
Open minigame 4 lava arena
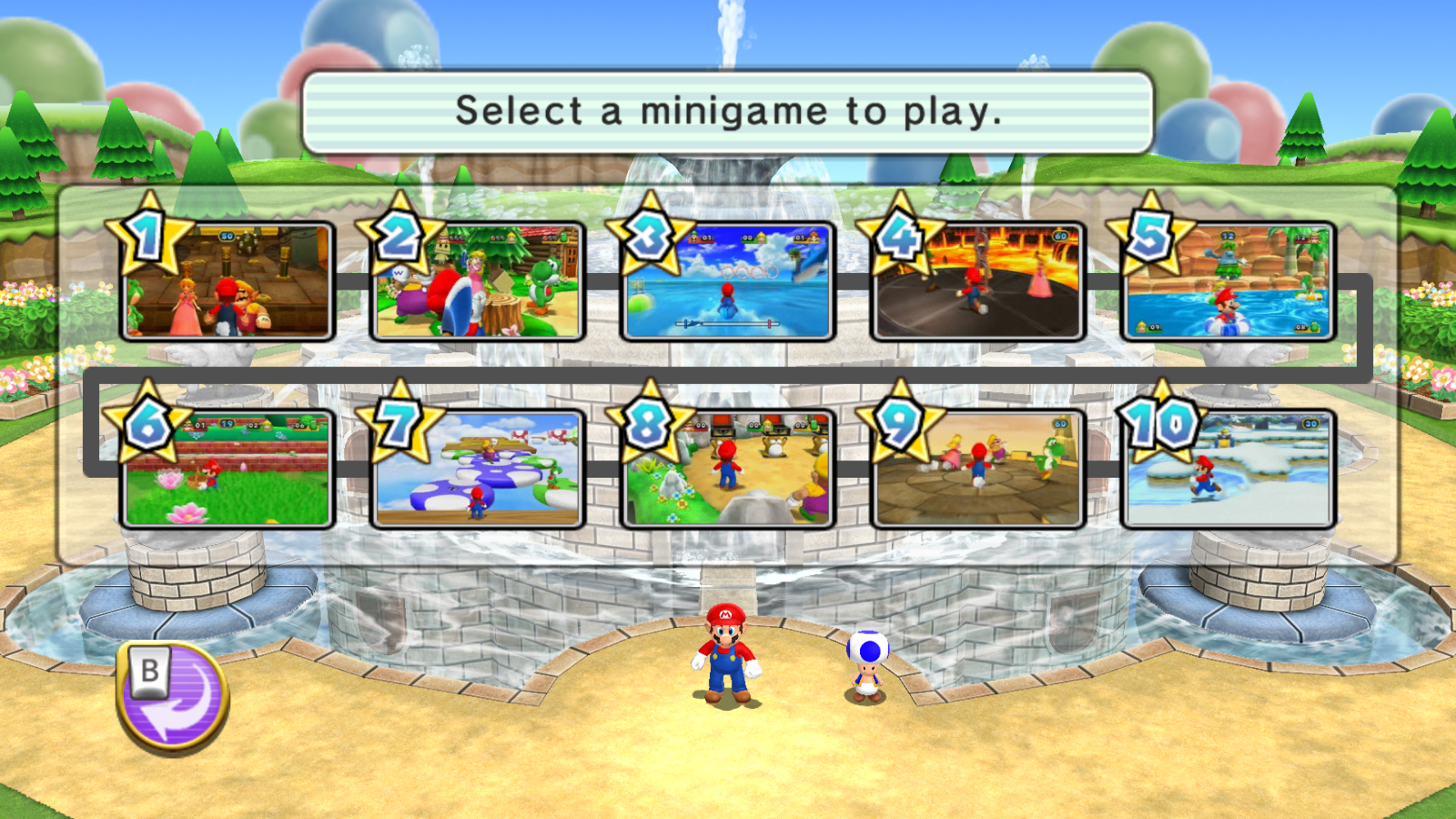[978, 282]
